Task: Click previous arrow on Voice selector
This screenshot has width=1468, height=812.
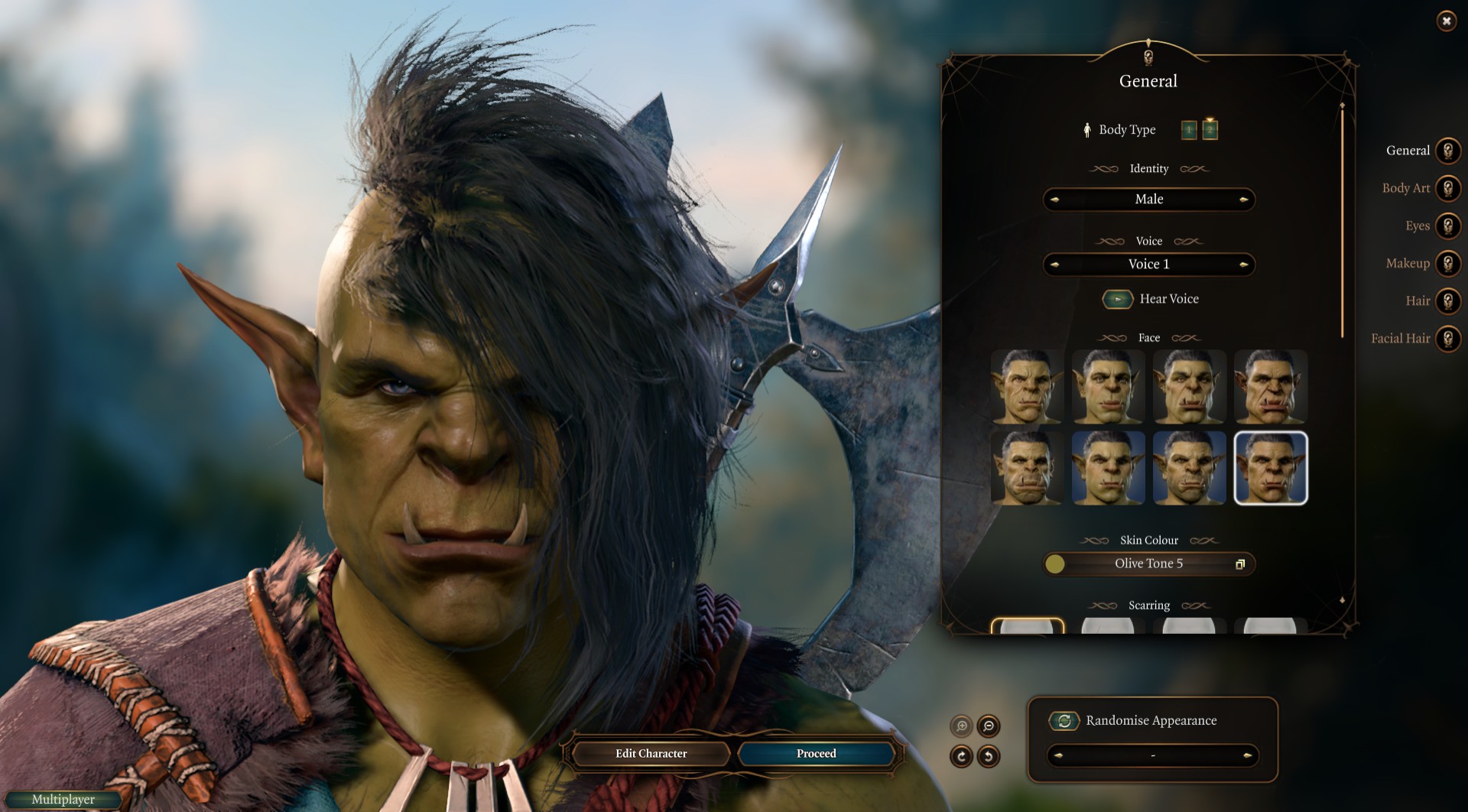Action: (x=1055, y=265)
